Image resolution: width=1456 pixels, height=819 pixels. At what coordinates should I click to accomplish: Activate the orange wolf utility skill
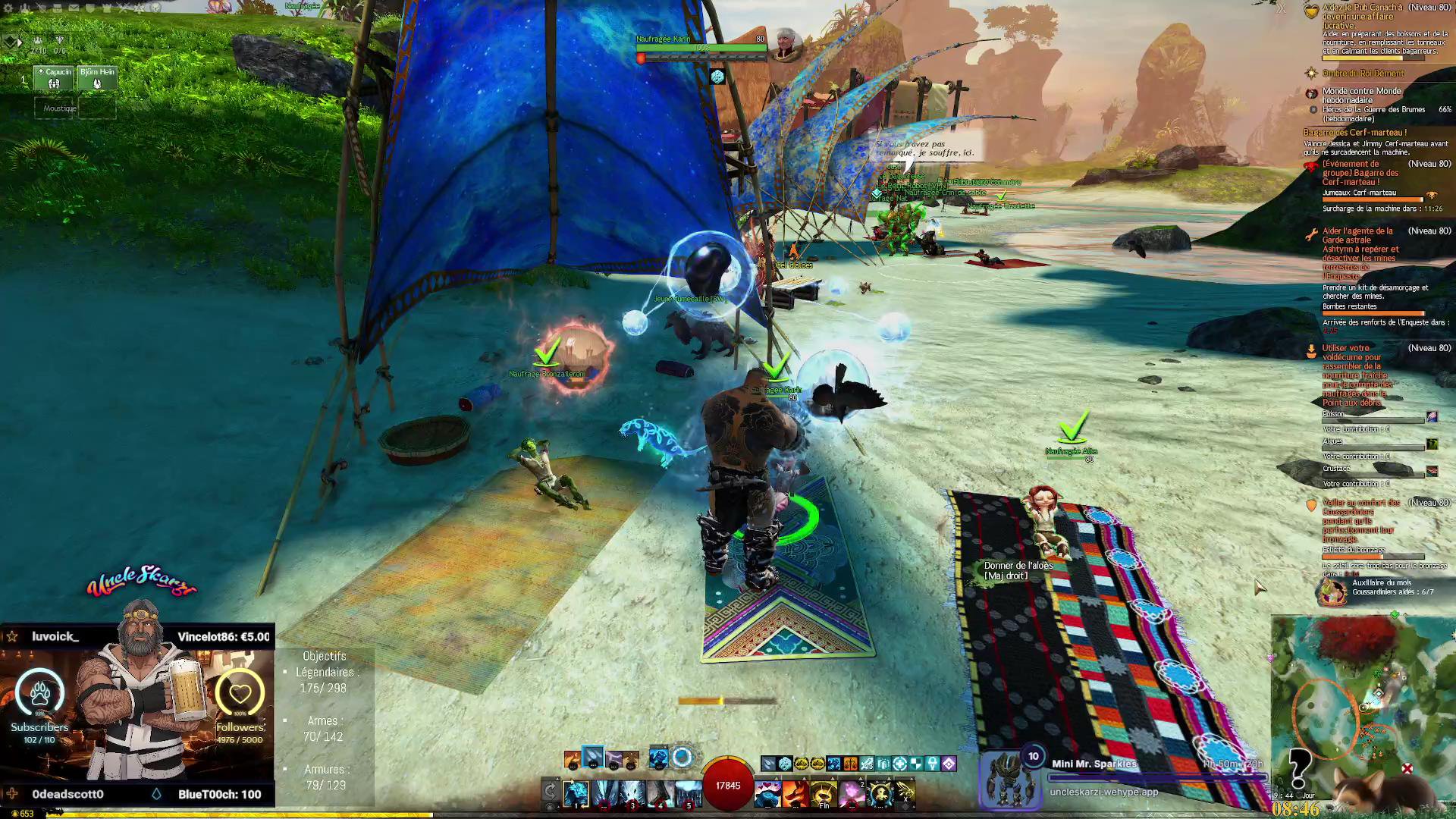pyautogui.click(x=795, y=794)
